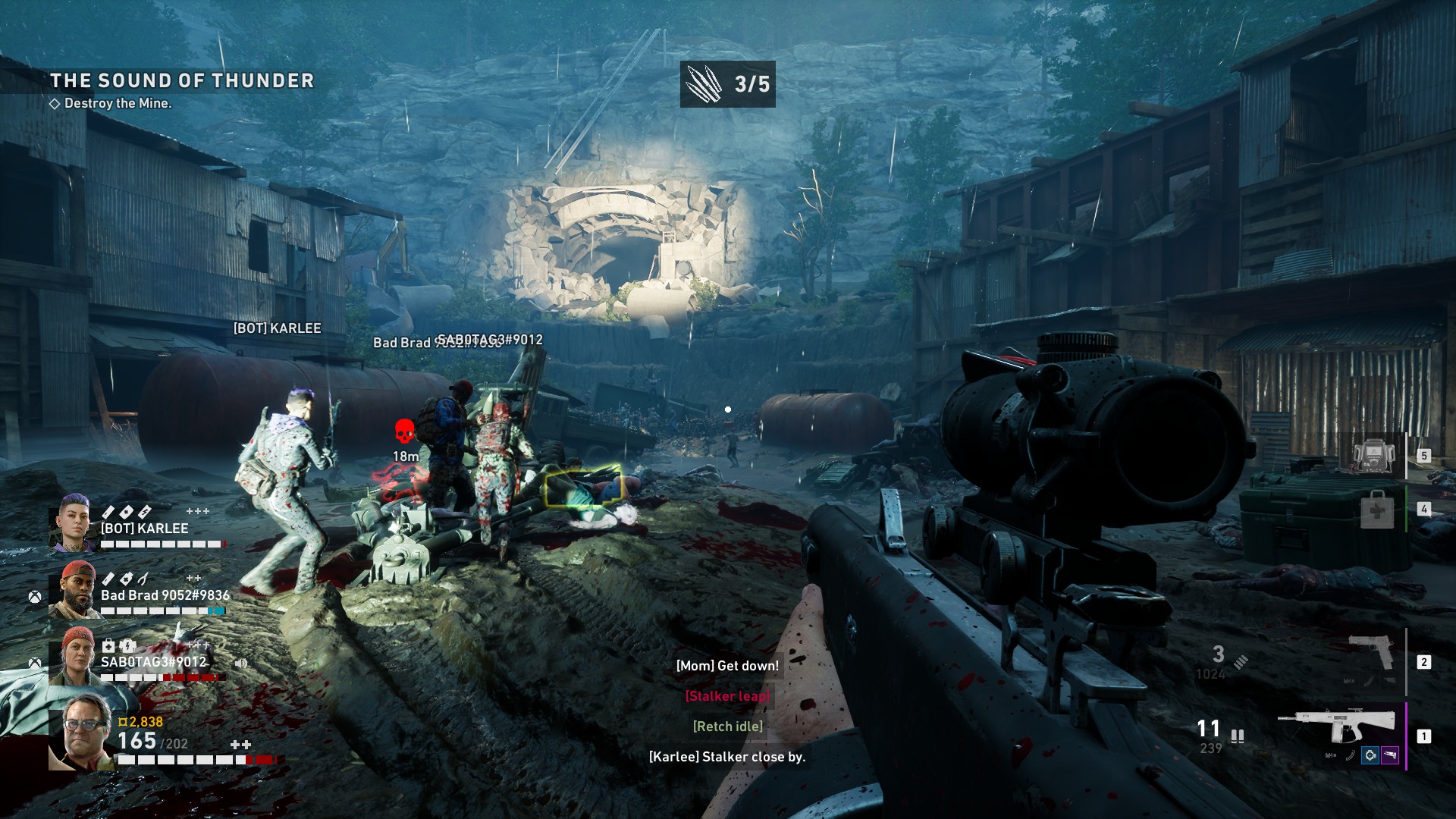Click the claw marks 3/5 counter icon
The height and width of the screenshot is (819, 1456).
tap(704, 84)
